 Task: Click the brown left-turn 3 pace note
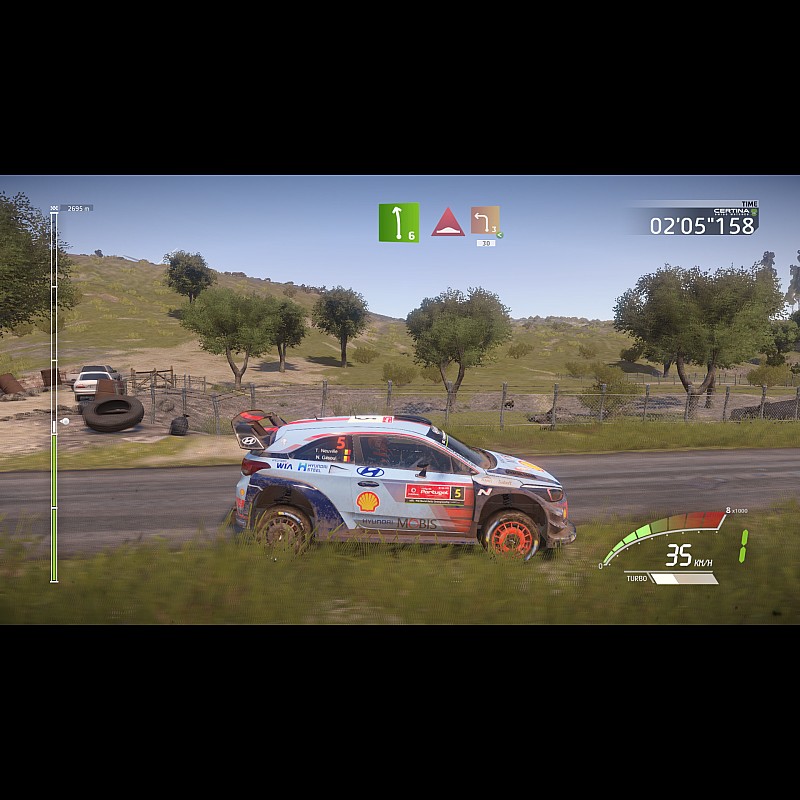(x=485, y=221)
